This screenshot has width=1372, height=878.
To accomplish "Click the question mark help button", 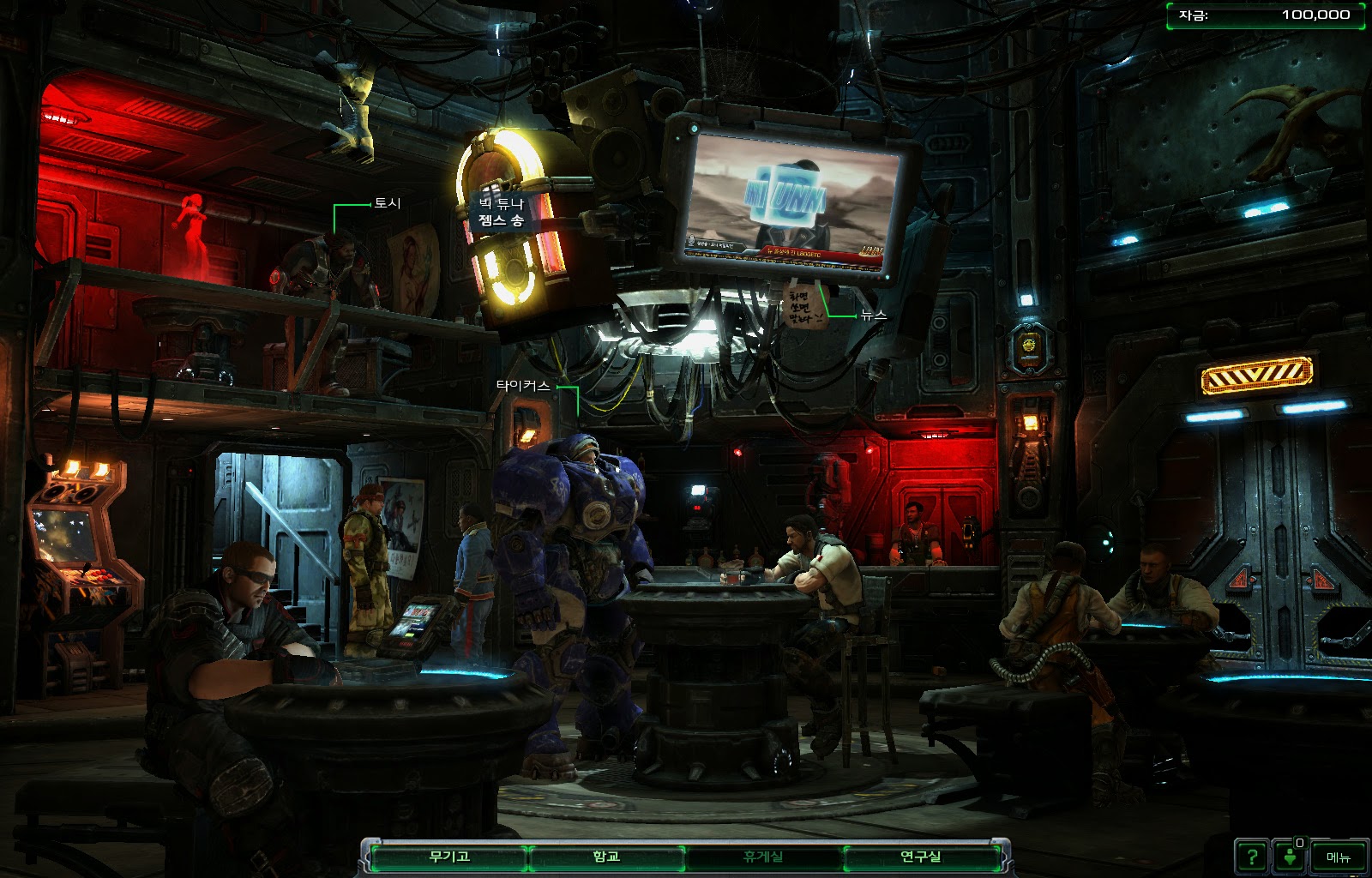I will tap(1251, 857).
